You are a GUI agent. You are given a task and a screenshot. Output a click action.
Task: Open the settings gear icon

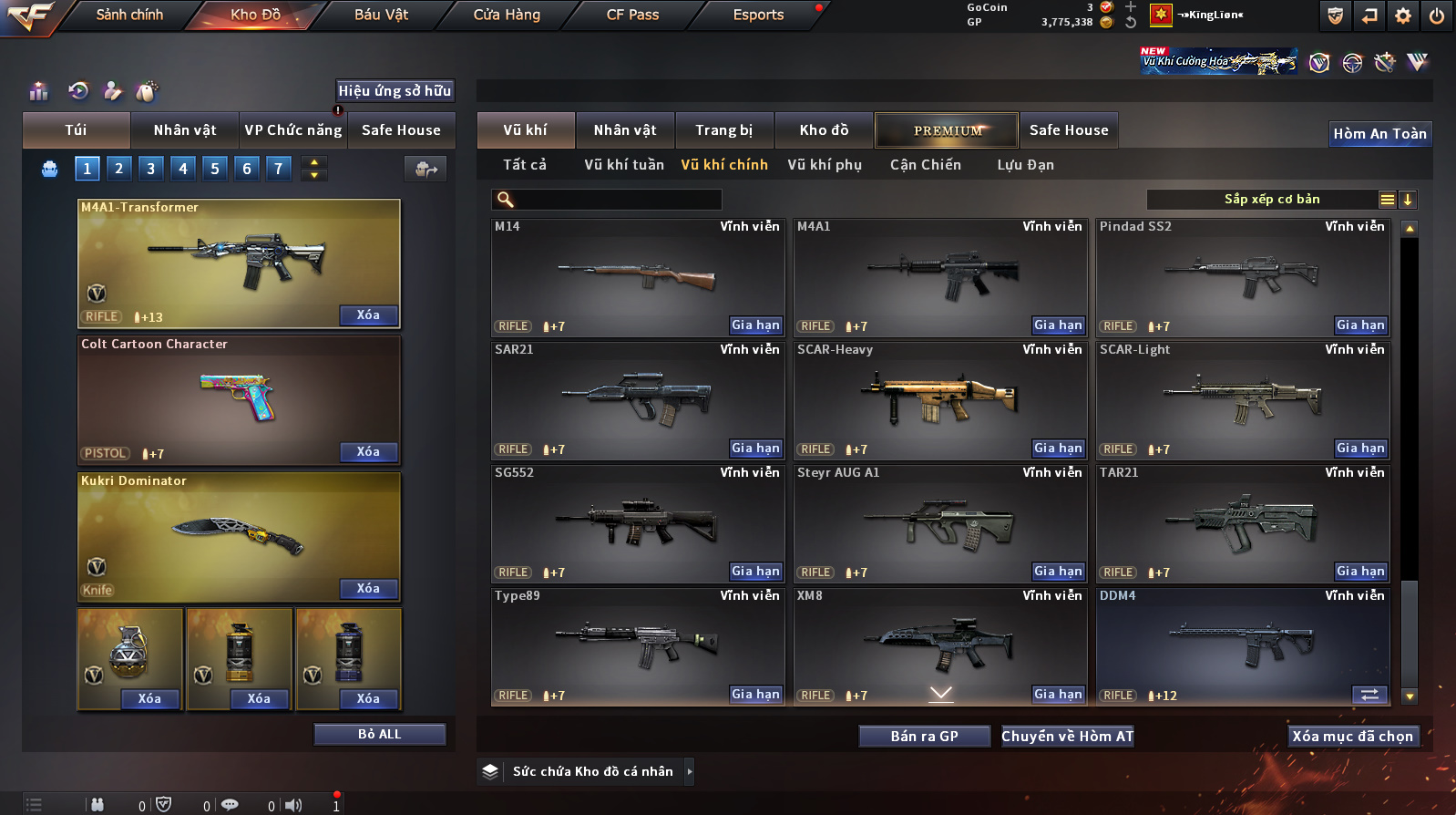1403,15
